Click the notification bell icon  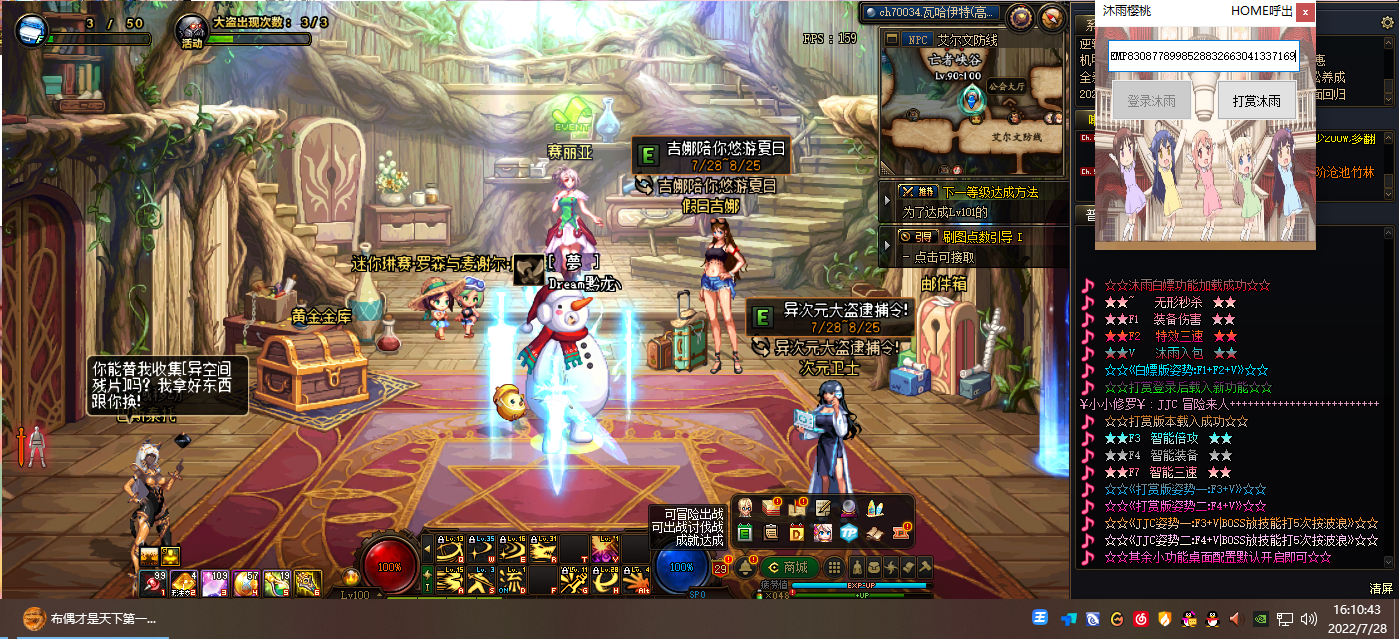(x=745, y=567)
